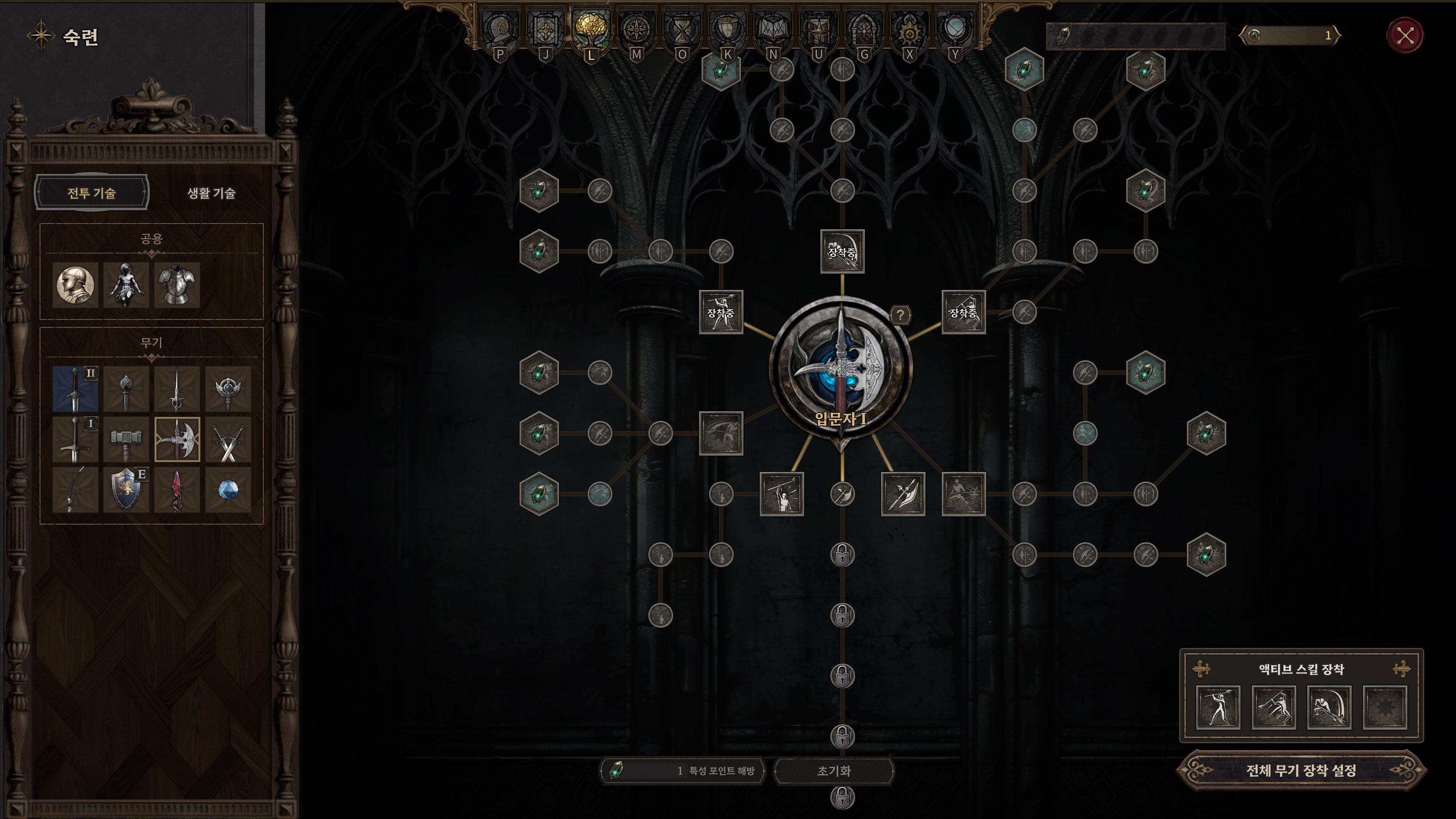Viewport: 1456px width, 819px height.
Task: Click the 특성 포인트 해방 button
Action: pyautogui.click(x=683, y=770)
